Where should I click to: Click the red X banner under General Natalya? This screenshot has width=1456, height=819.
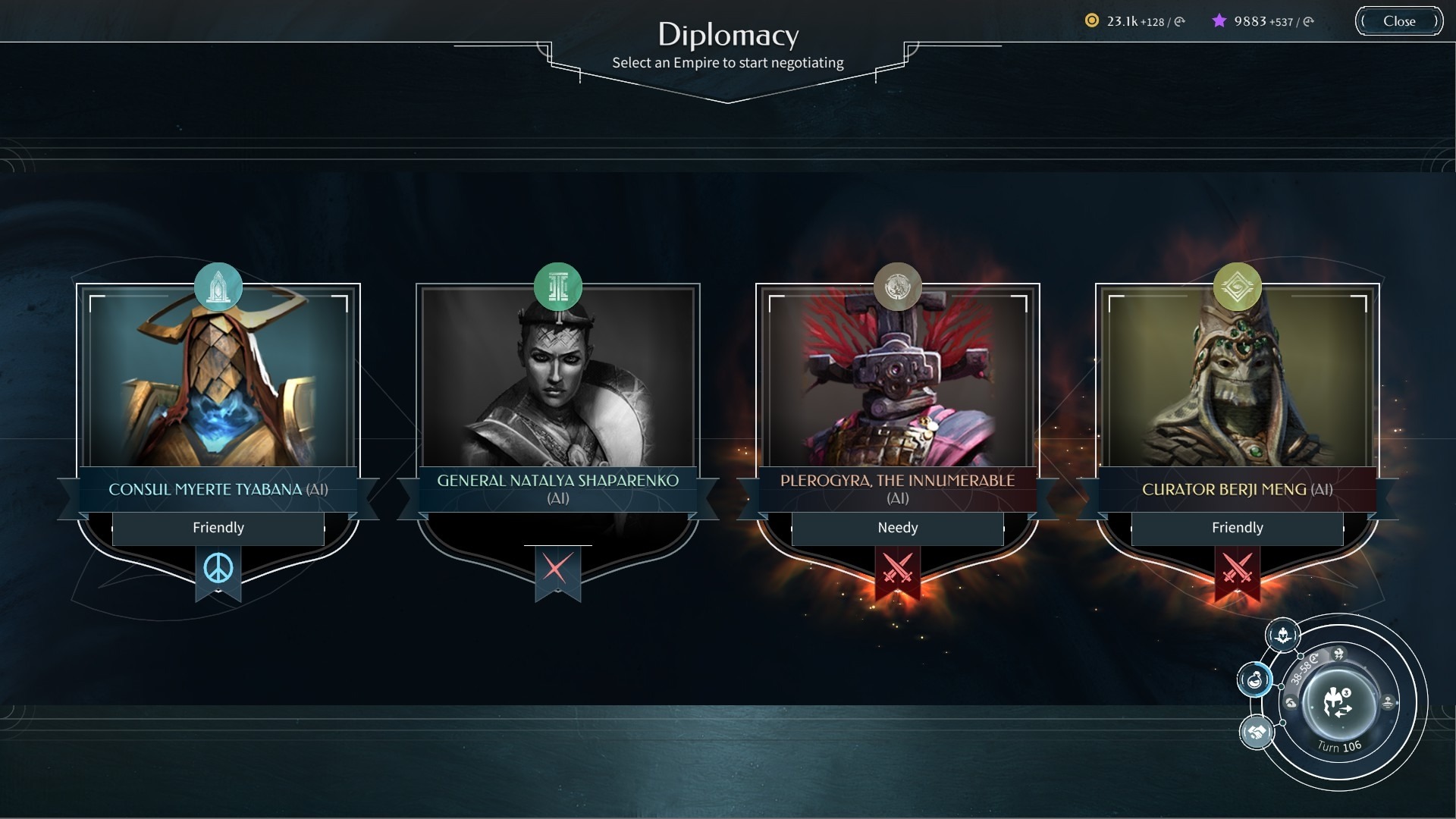(557, 569)
